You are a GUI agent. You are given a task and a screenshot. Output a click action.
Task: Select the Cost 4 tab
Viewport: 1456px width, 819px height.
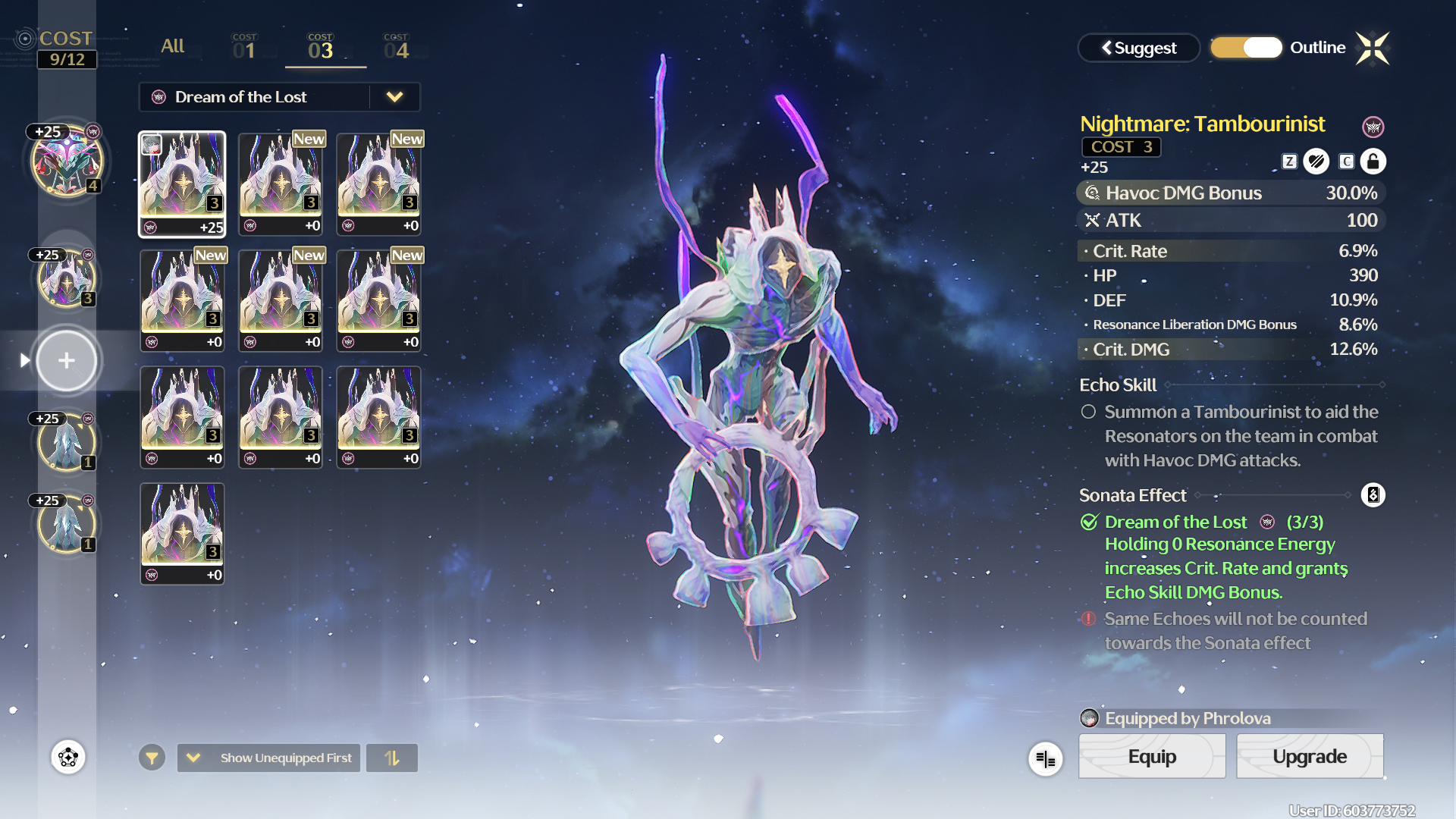coord(396,48)
